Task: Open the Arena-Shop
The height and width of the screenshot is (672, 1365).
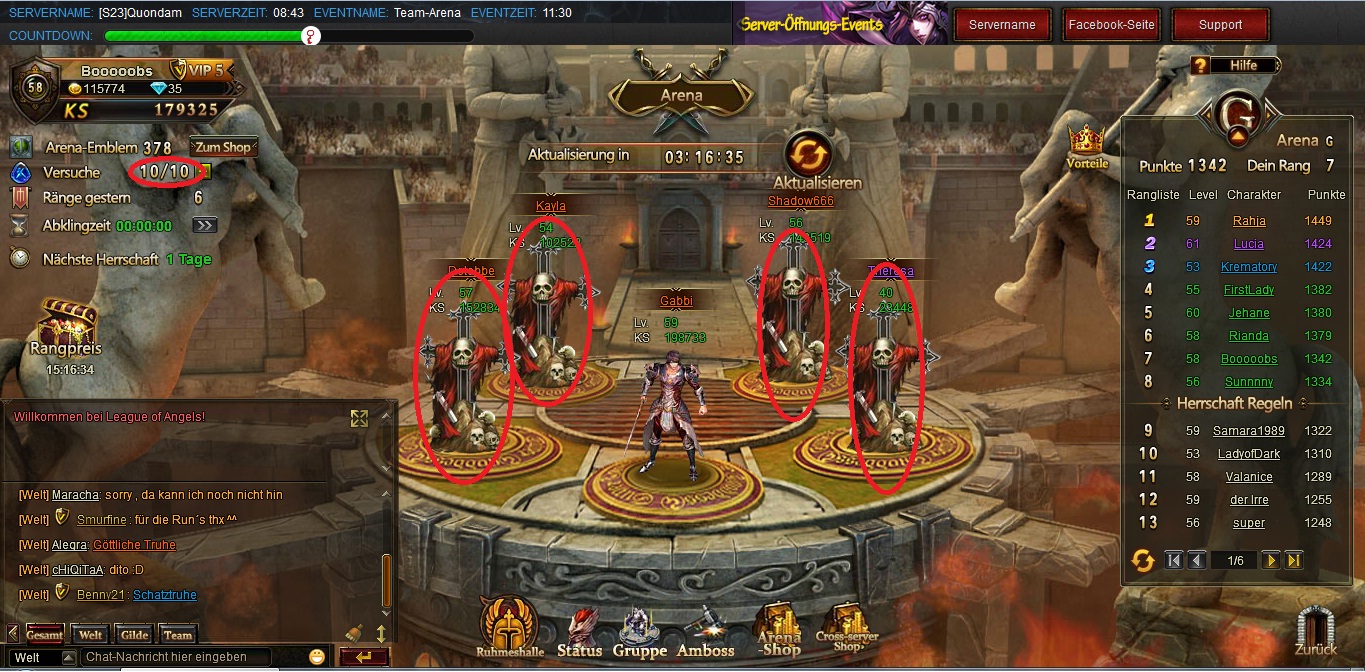Action: pos(780,630)
